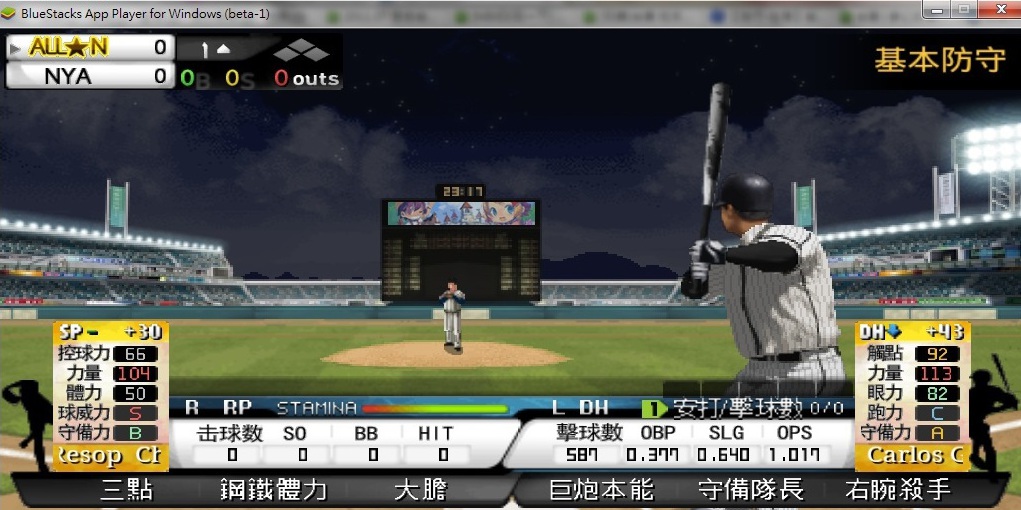Choose the 巨炮本能 batter skill
This screenshot has width=1021, height=510.
[x=601, y=490]
